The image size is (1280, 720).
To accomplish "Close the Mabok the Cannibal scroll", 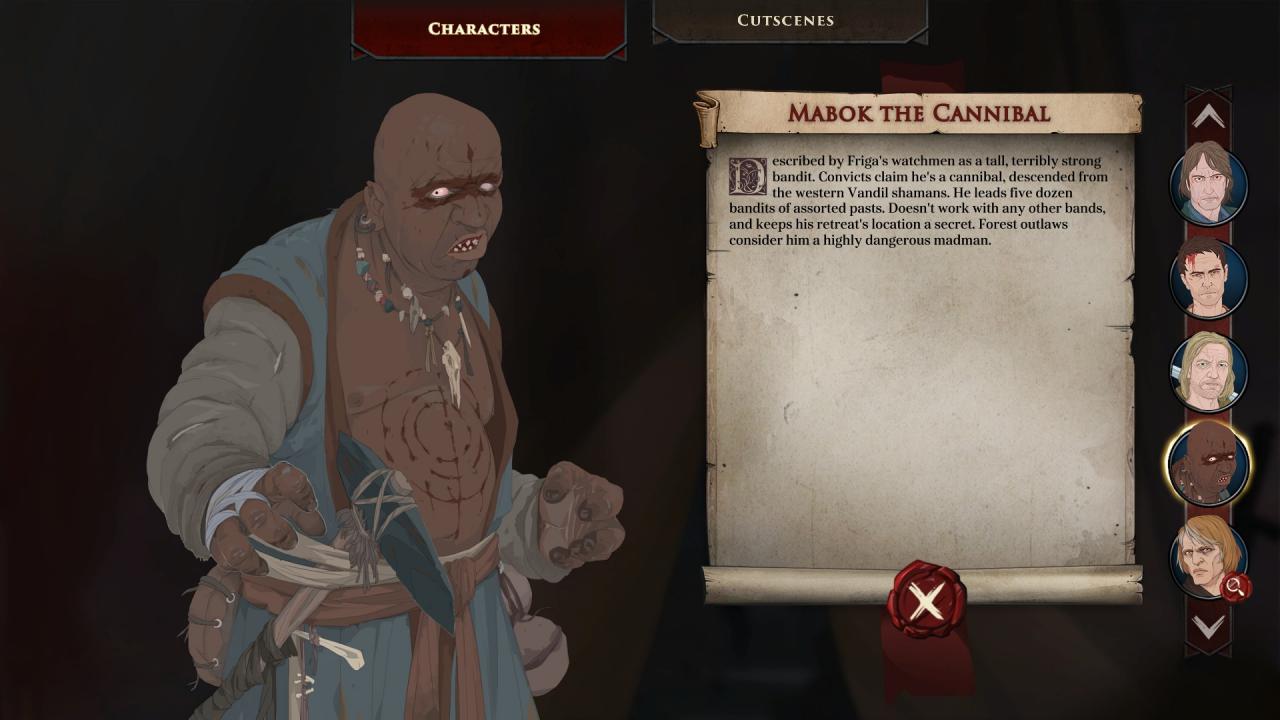I will coord(926,600).
